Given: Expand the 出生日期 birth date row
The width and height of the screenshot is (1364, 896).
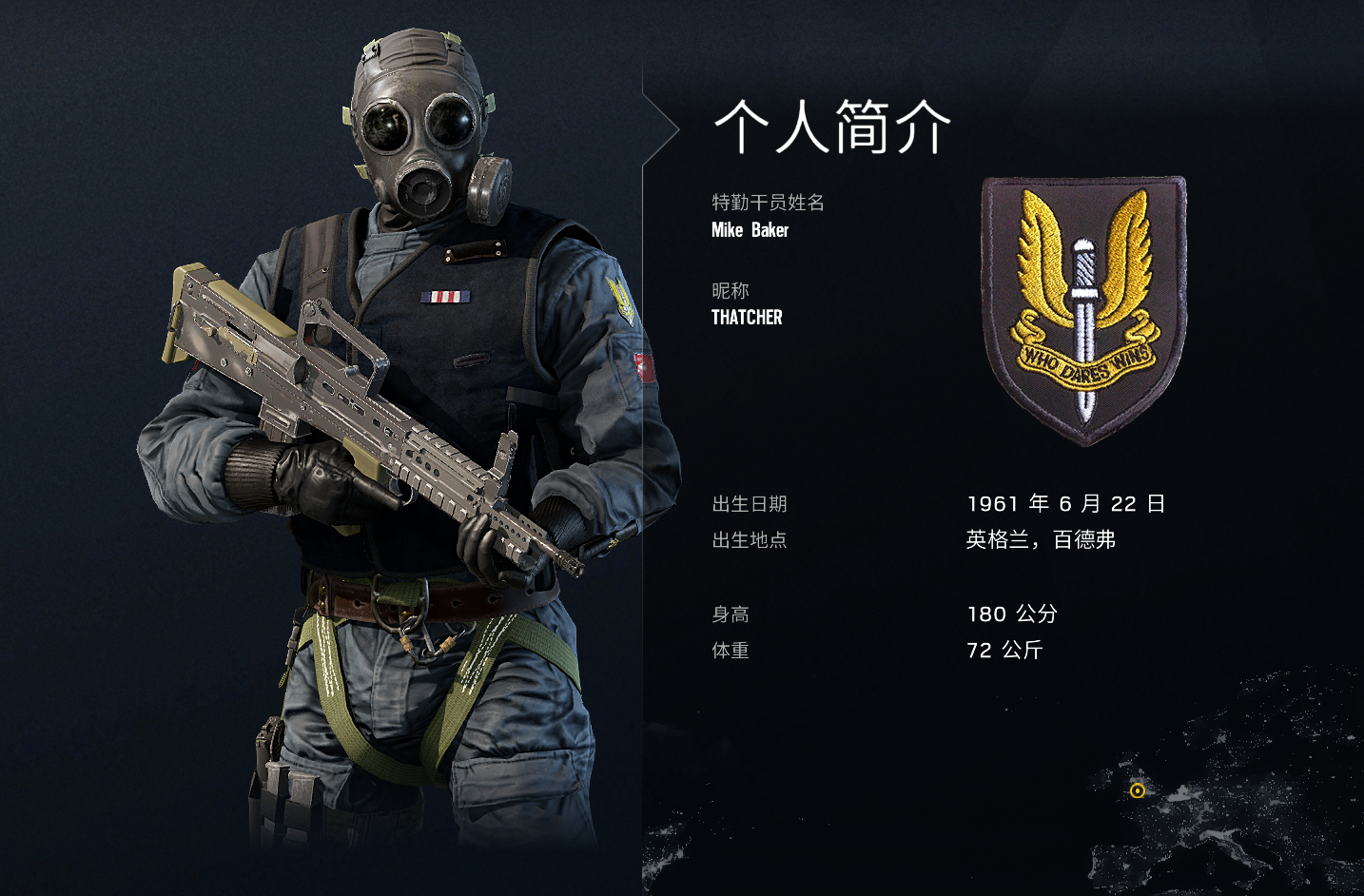Looking at the screenshot, I should (750, 505).
